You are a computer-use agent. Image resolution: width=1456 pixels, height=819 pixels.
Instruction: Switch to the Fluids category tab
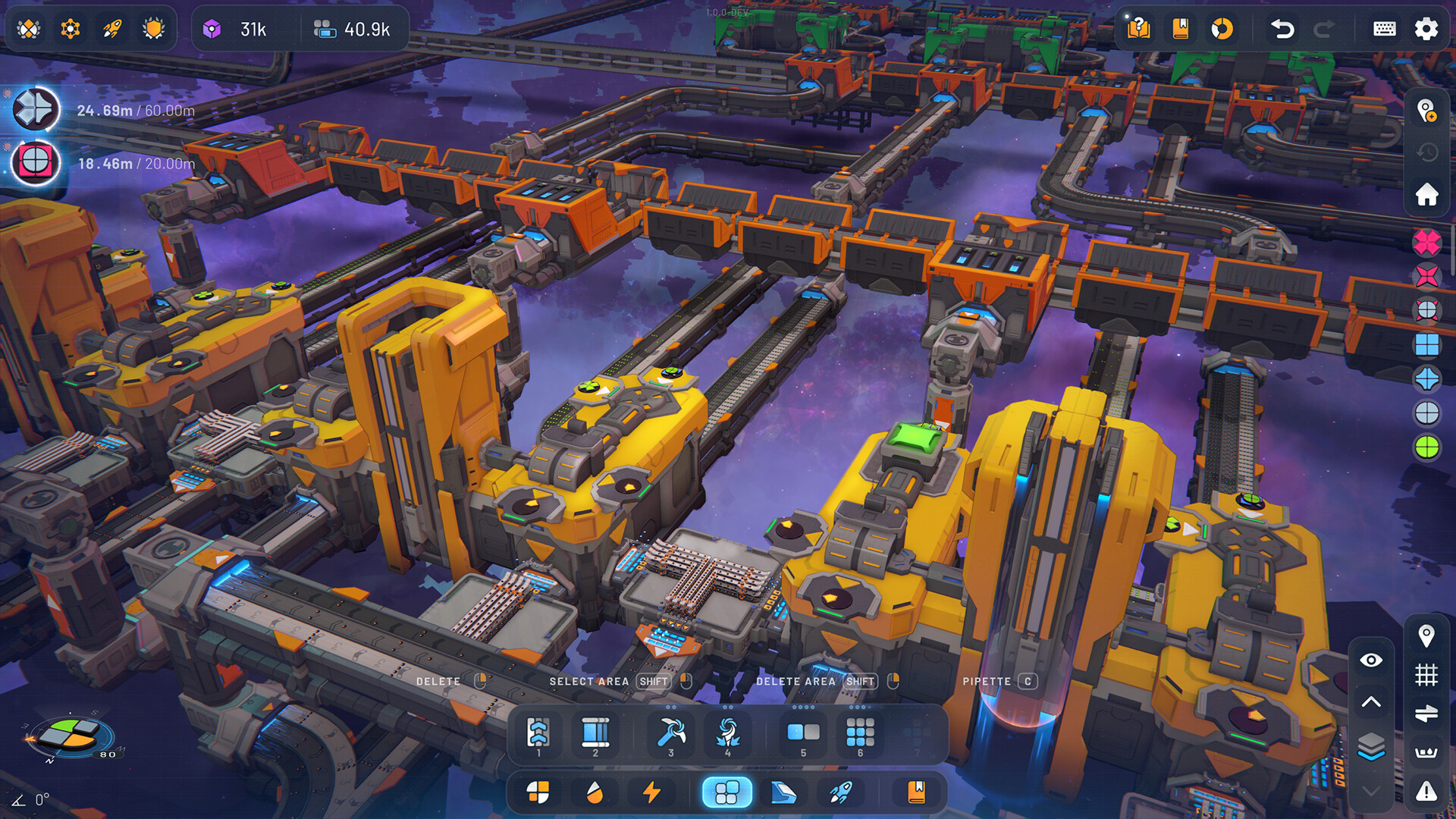tap(595, 793)
